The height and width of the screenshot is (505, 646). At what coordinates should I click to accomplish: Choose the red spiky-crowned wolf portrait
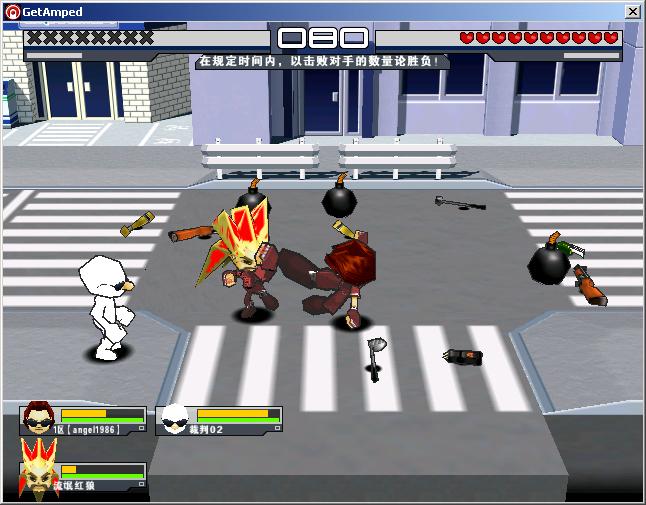click(38, 472)
